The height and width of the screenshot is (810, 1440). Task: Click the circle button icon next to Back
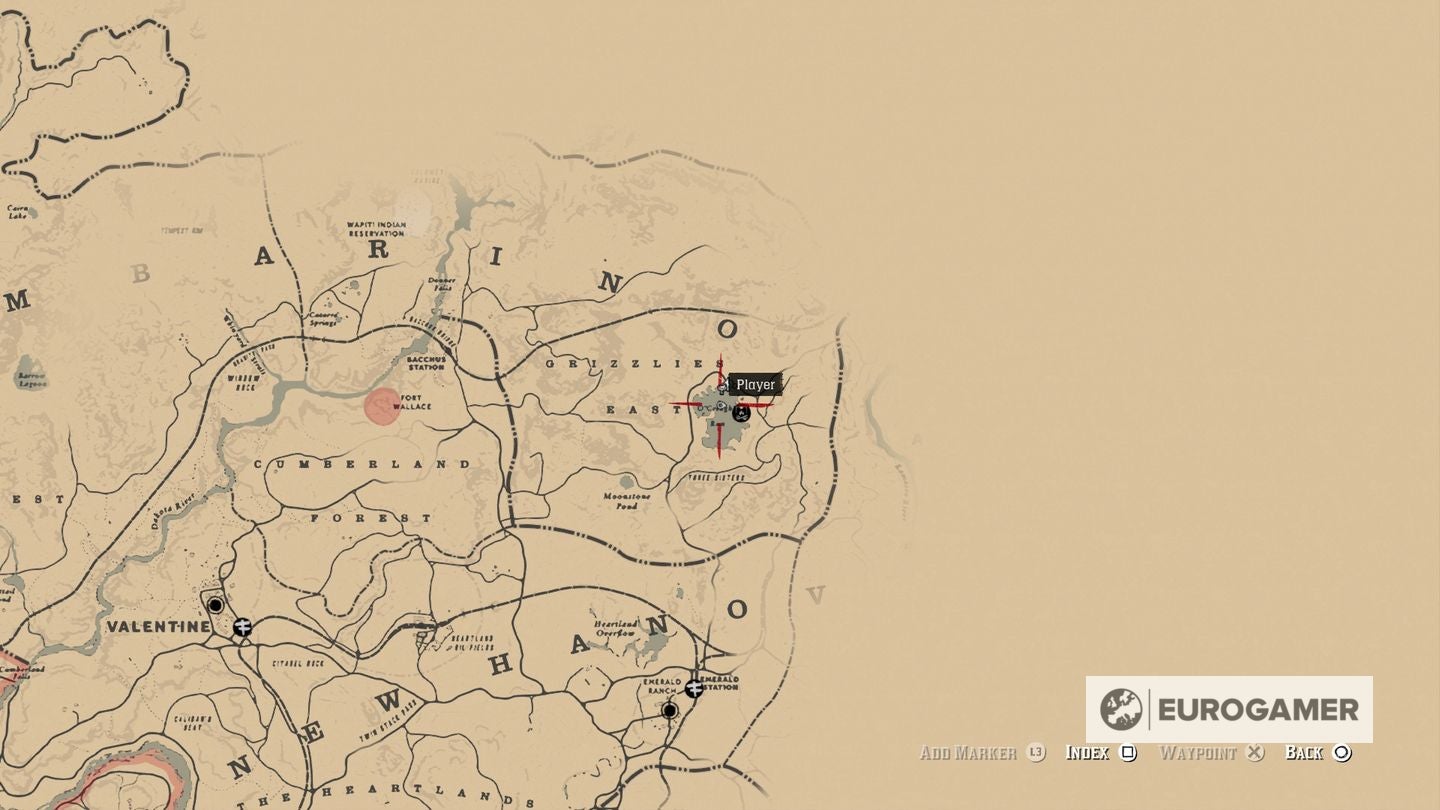click(1341, 753)
